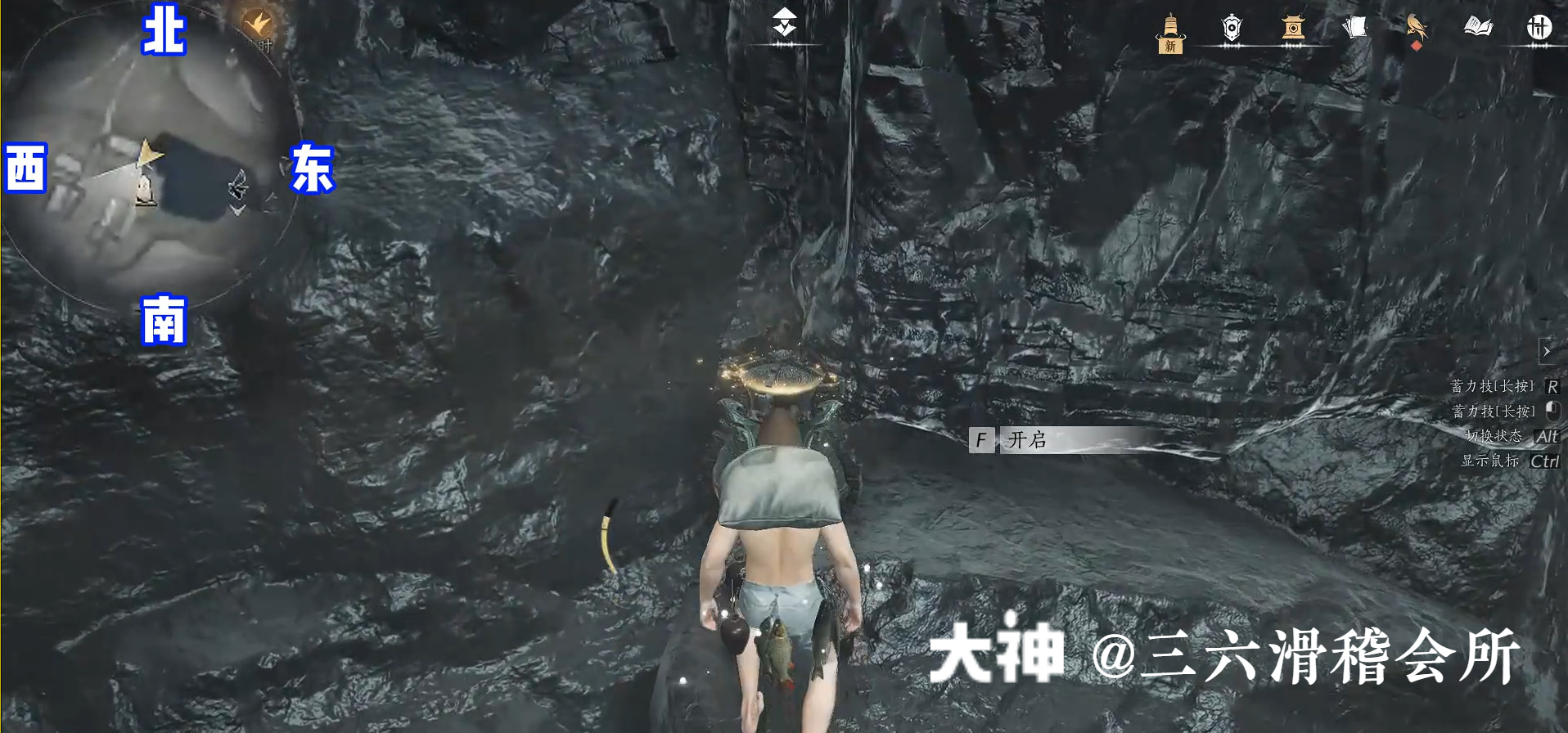This screenshot has height=733, width=1568.
Task: Open the open-book journal icon
Action: 1477,29
